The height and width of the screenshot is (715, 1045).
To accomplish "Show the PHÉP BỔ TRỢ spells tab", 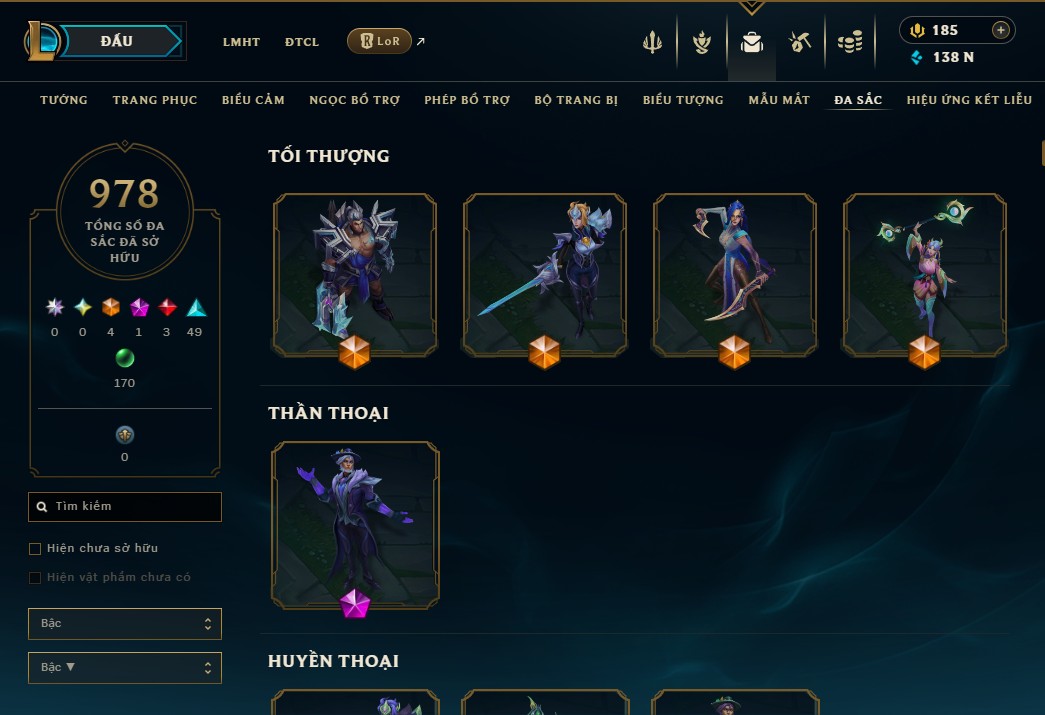I will [x=467, y=100].
